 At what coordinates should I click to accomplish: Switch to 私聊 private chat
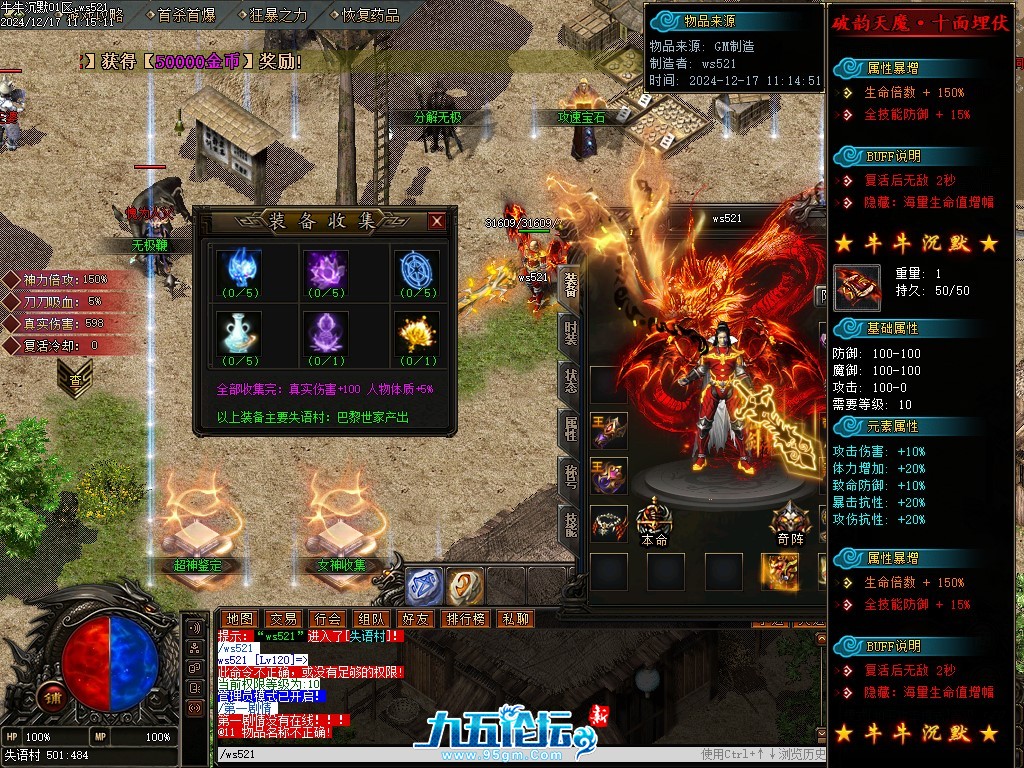[516, 619]
